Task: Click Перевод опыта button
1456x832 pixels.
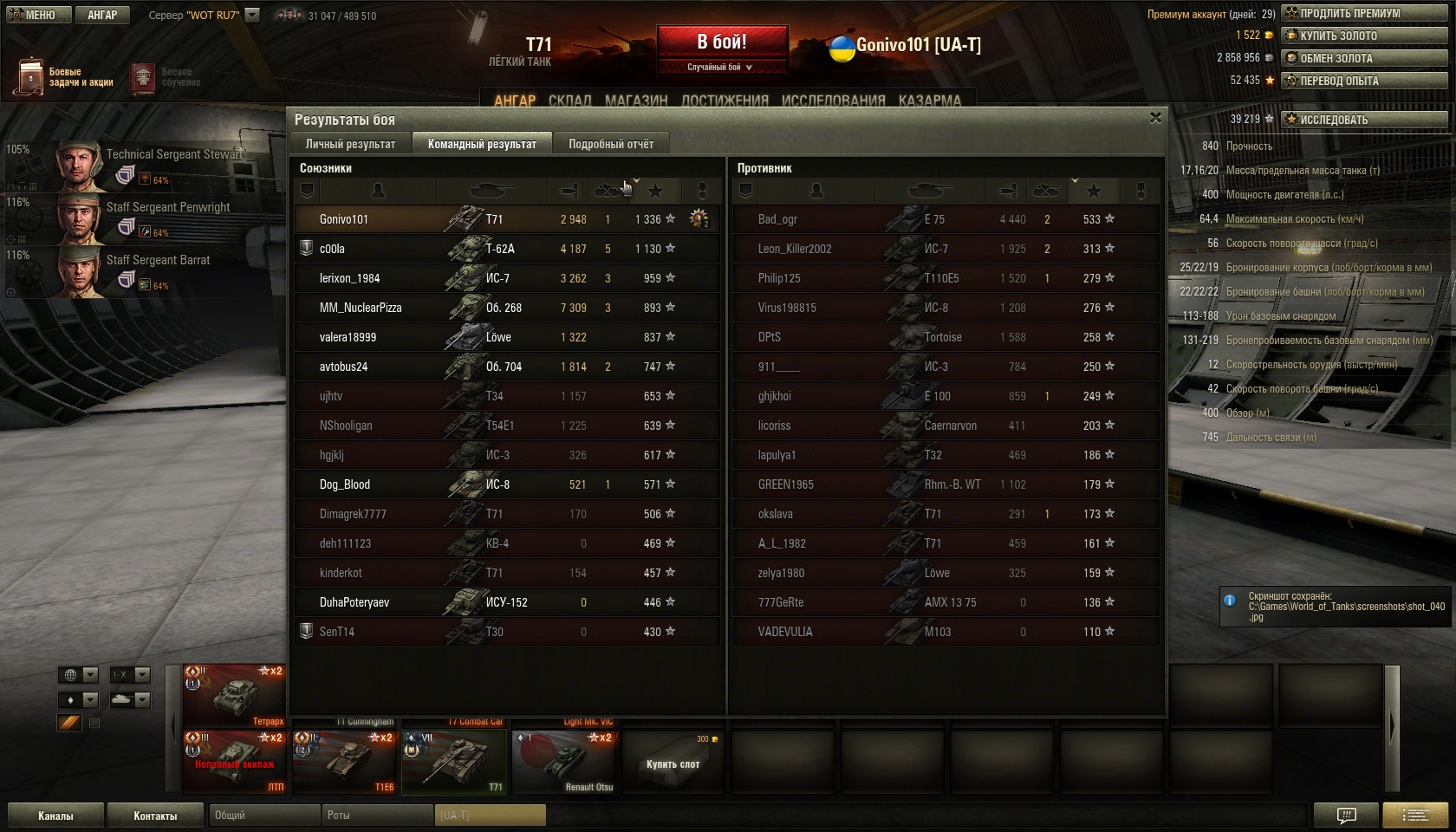Action: click(x=1364, y=81)
